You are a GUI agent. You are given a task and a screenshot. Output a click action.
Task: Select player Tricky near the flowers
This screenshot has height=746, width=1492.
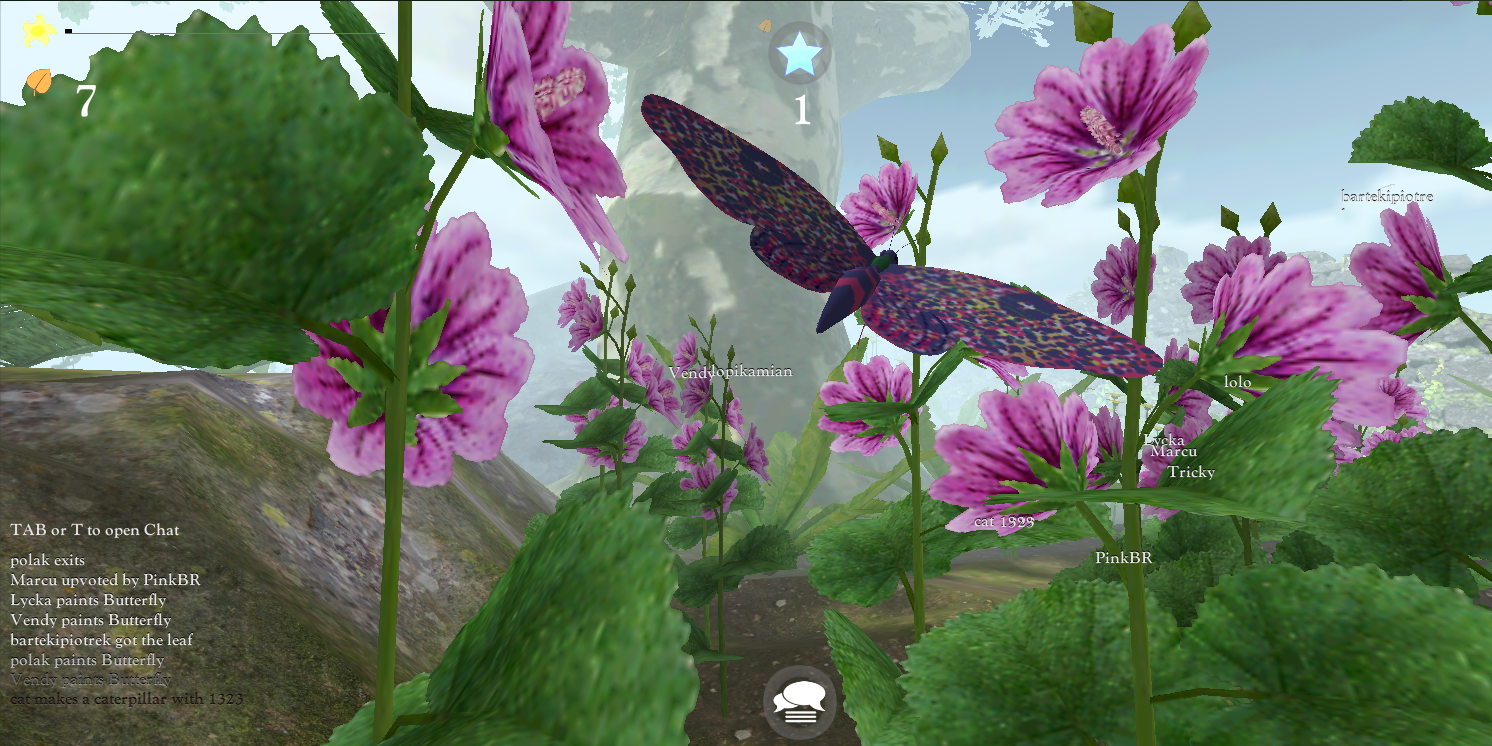click(1190, 472)
